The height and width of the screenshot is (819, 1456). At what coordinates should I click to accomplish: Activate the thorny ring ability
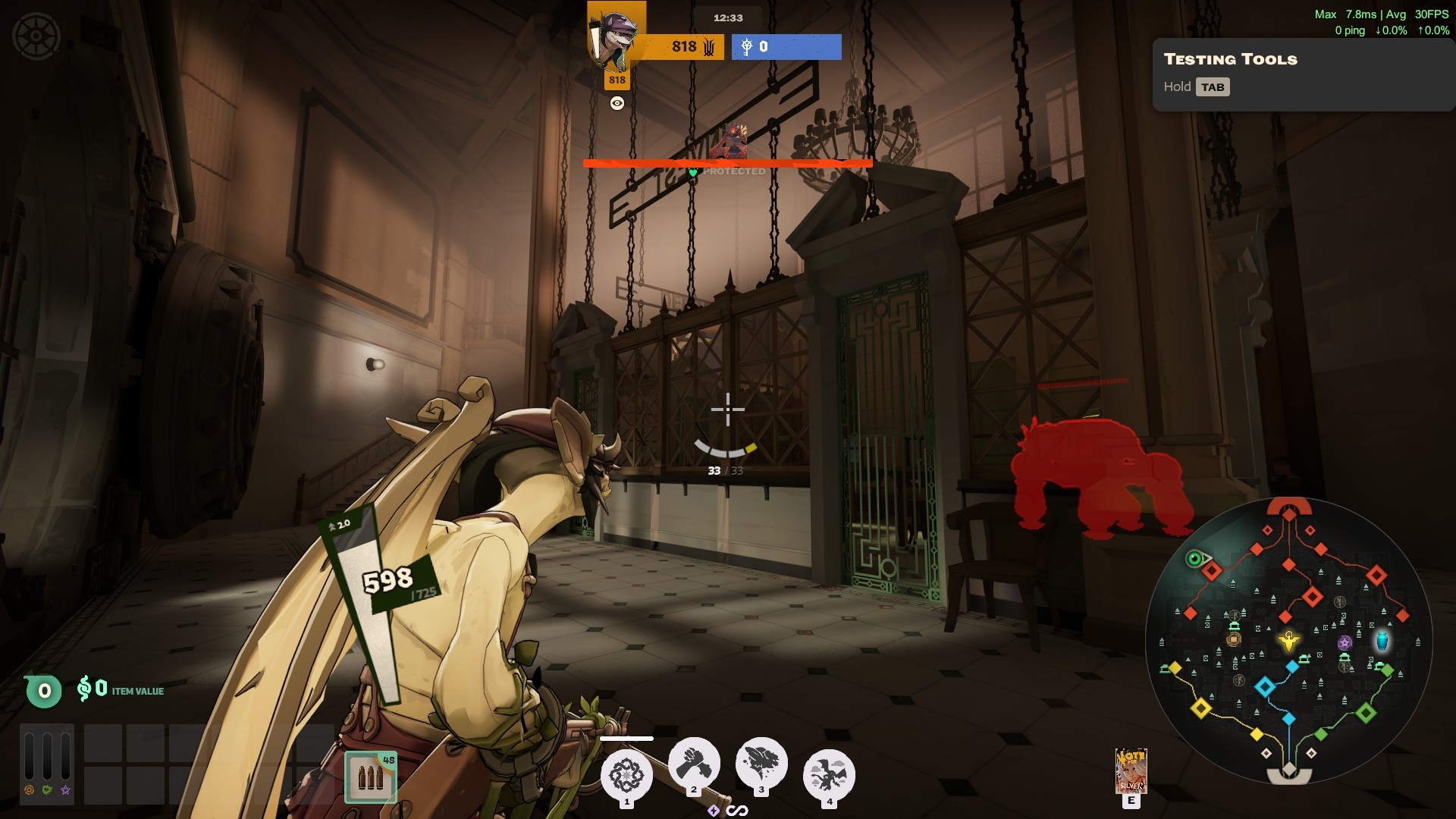tap(626, 775)
